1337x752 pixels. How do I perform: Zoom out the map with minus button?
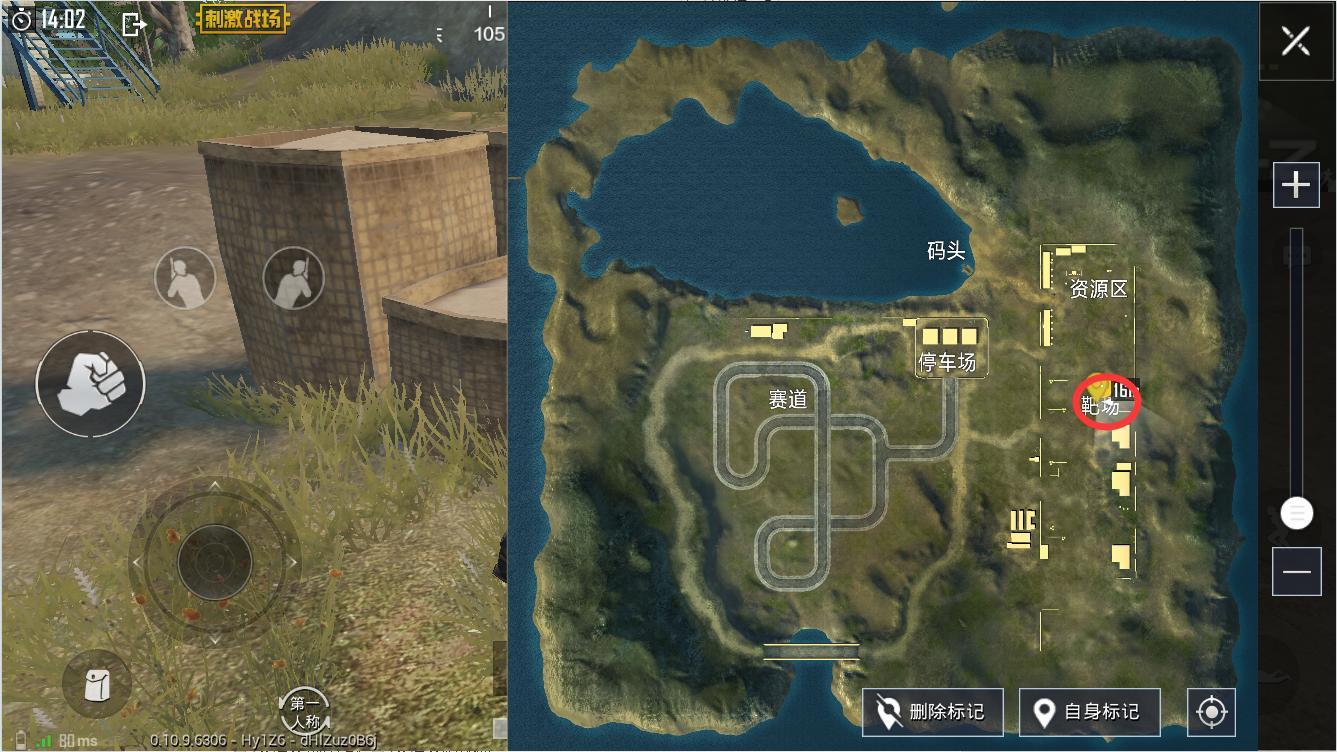(1296, 571)
